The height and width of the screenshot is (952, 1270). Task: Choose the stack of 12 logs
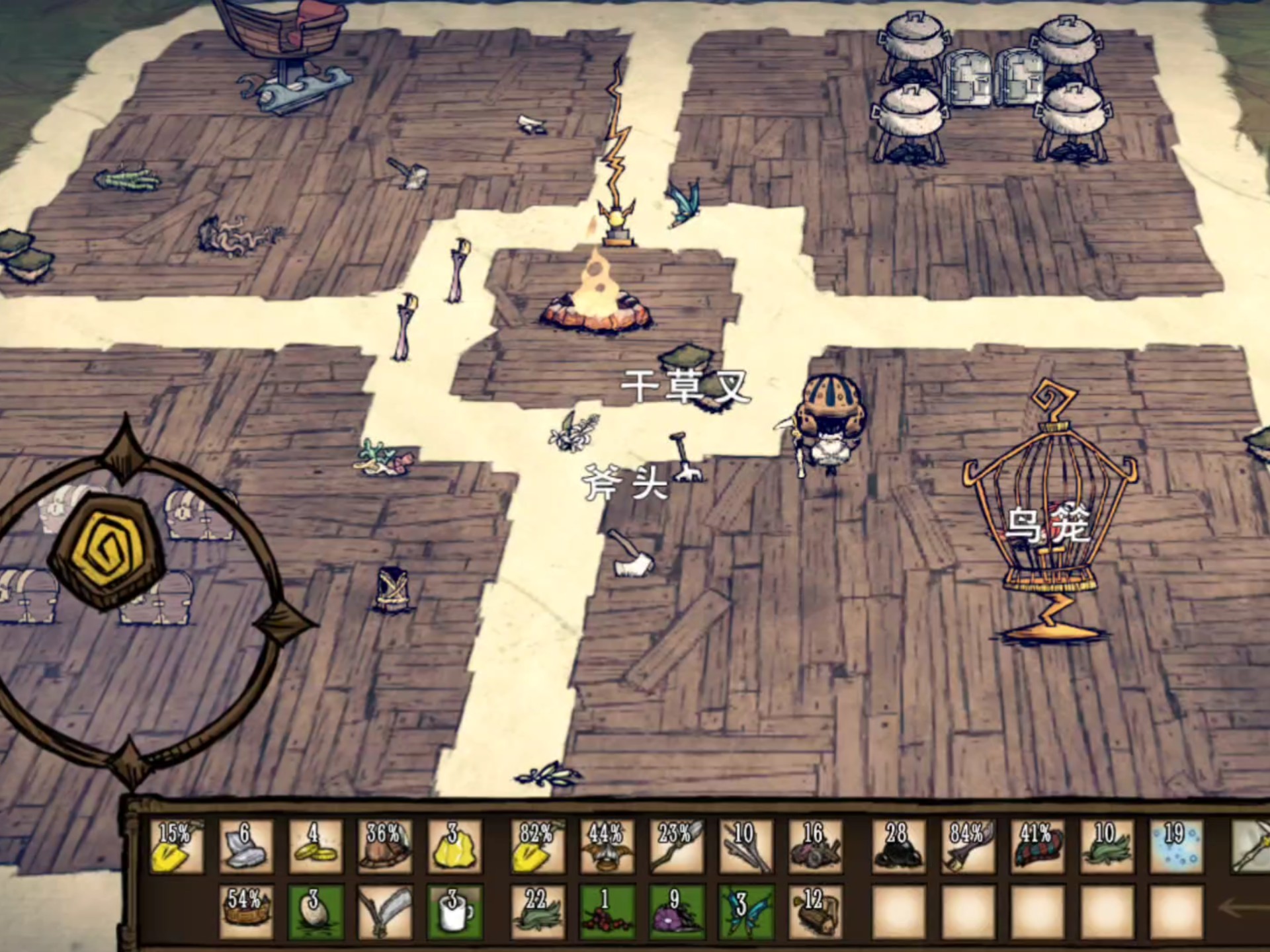(x=815, y=912)
